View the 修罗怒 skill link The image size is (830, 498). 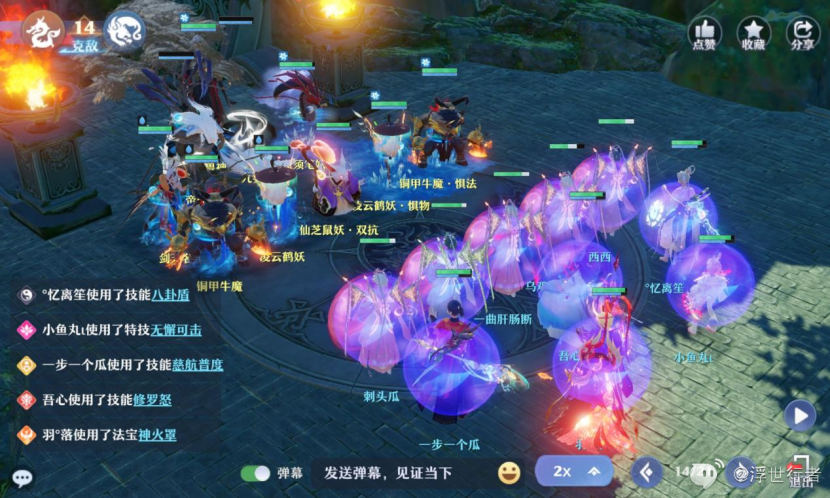tap(154, 400)
